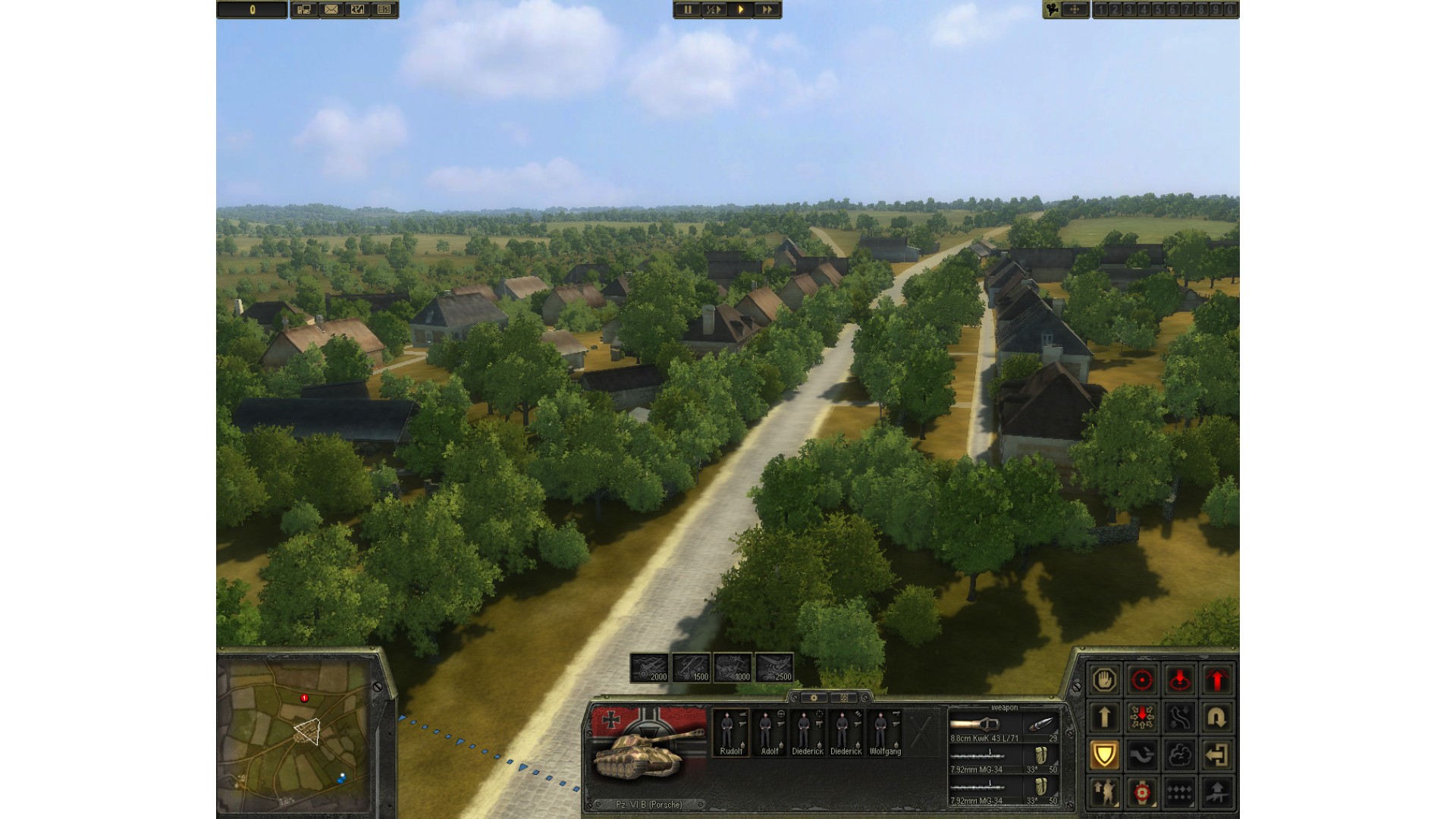Activate the stop hand order
1456x819 pixels.
coord(1104,679)
